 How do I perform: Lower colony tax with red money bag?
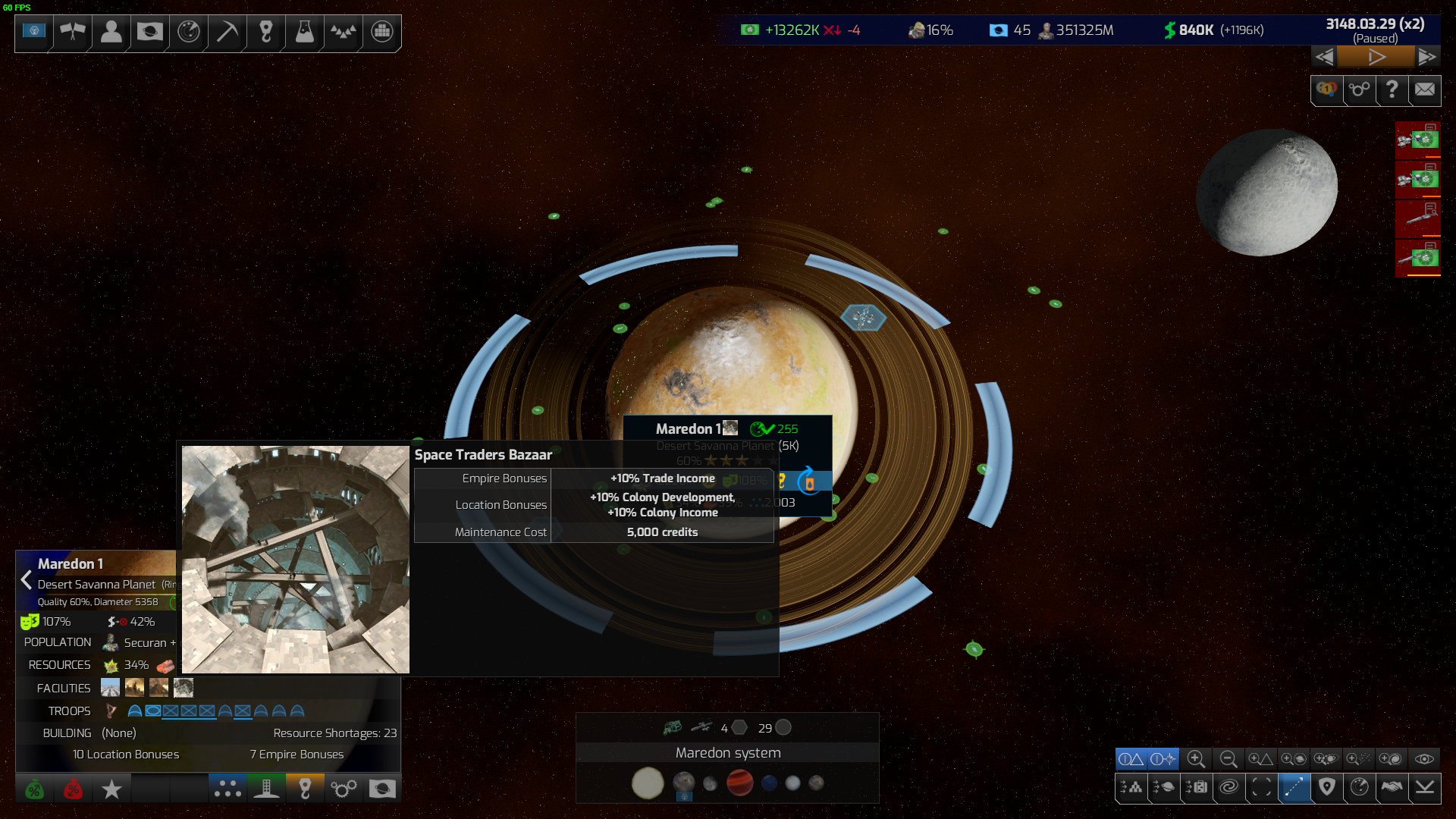pyautogui.click(x=73, y=789)
